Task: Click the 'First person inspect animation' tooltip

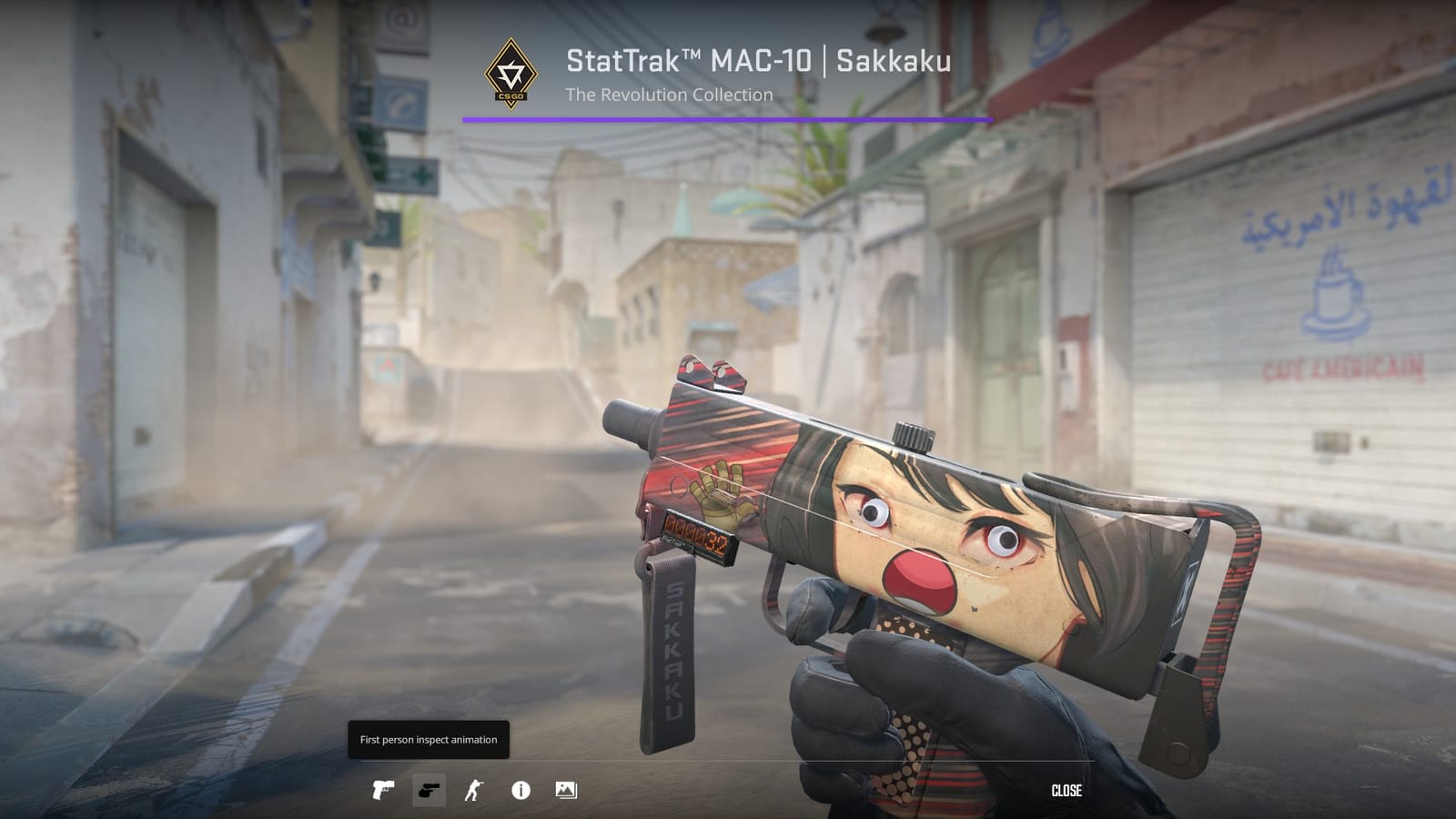Action: coord(428,740)
